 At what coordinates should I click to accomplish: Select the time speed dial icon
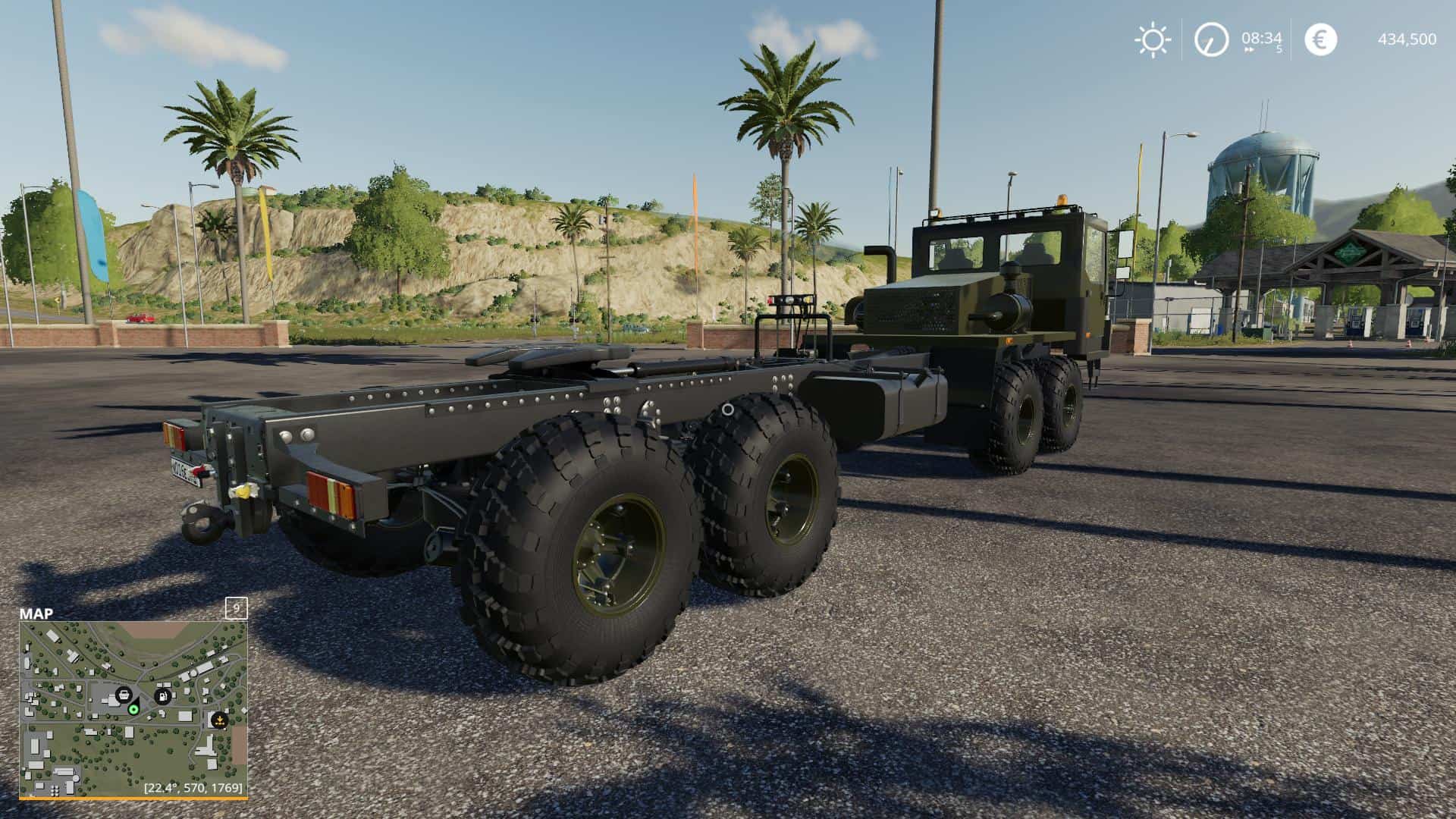point(1211,39)
